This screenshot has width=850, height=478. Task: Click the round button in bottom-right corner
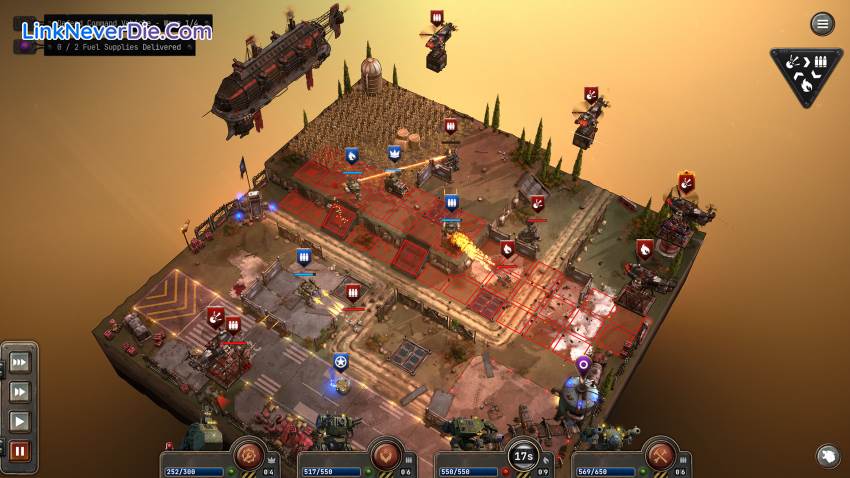(827, 457)
